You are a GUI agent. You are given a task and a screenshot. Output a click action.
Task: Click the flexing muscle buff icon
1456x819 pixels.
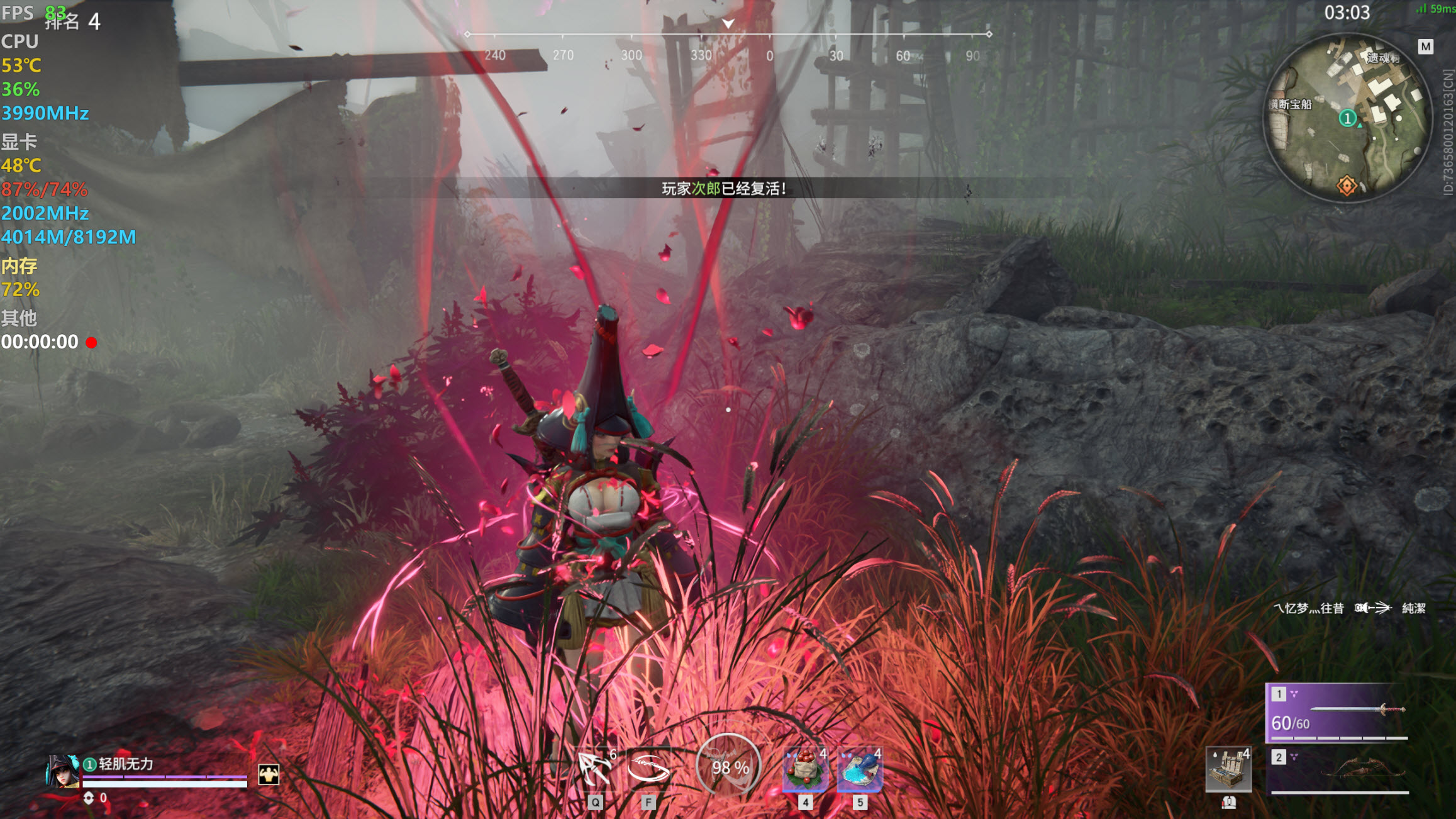pos(269,774)
